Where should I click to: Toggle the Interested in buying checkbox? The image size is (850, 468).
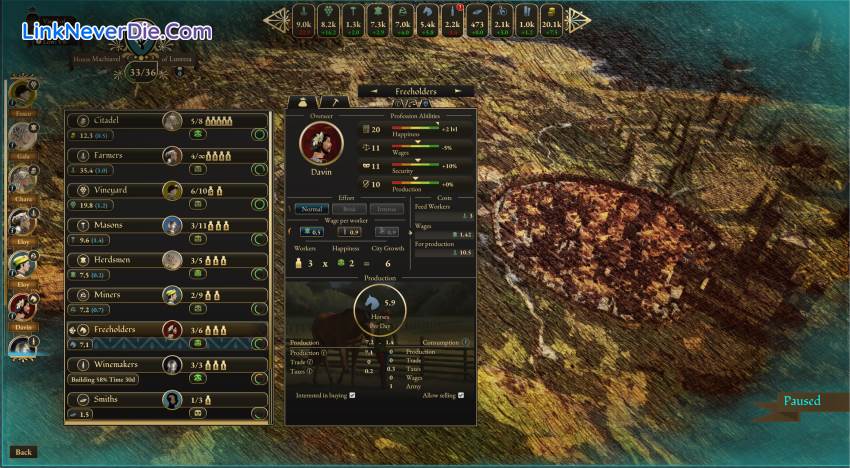[353, 395]
